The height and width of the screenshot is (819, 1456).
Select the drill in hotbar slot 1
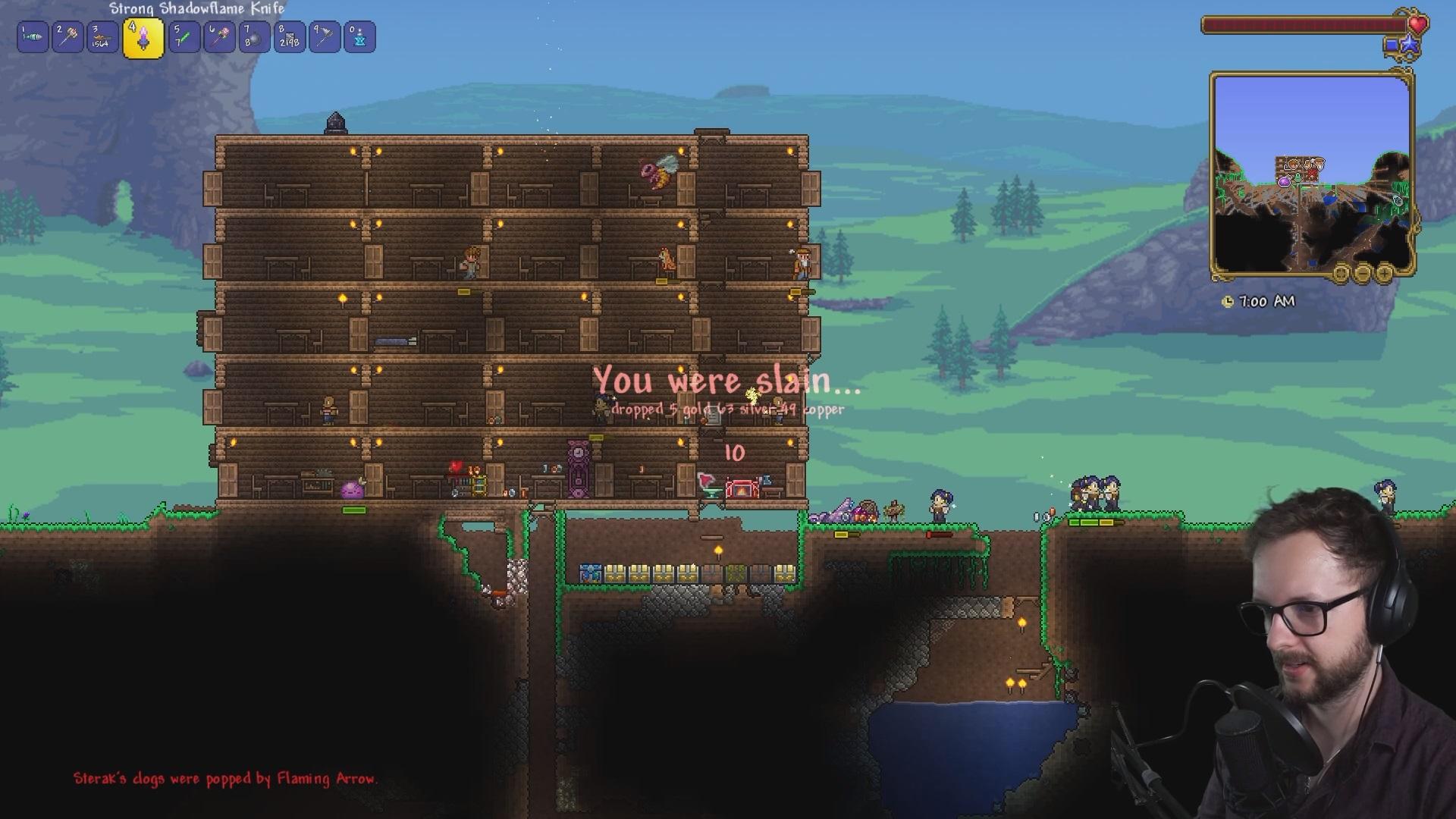click(x=33, y=37)
